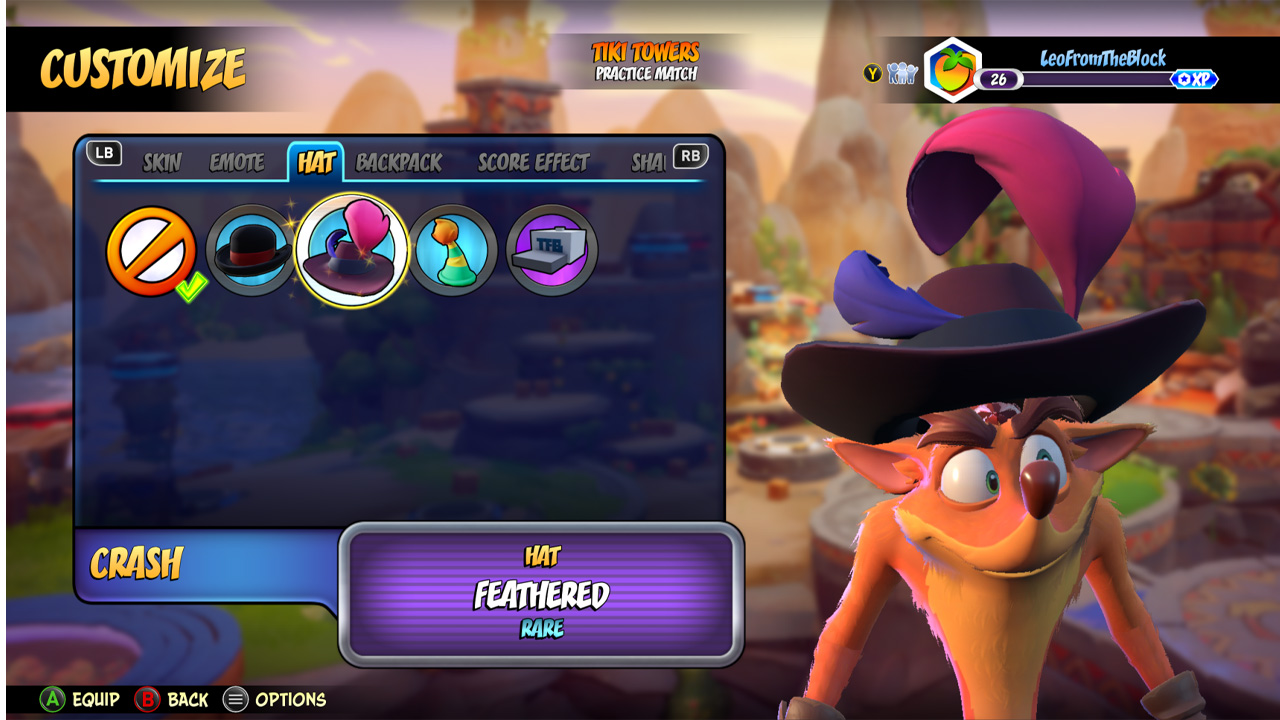Open the Options menu
Image resolution: width=1280 pixels, height=720 pixels.
click(275, 700)
